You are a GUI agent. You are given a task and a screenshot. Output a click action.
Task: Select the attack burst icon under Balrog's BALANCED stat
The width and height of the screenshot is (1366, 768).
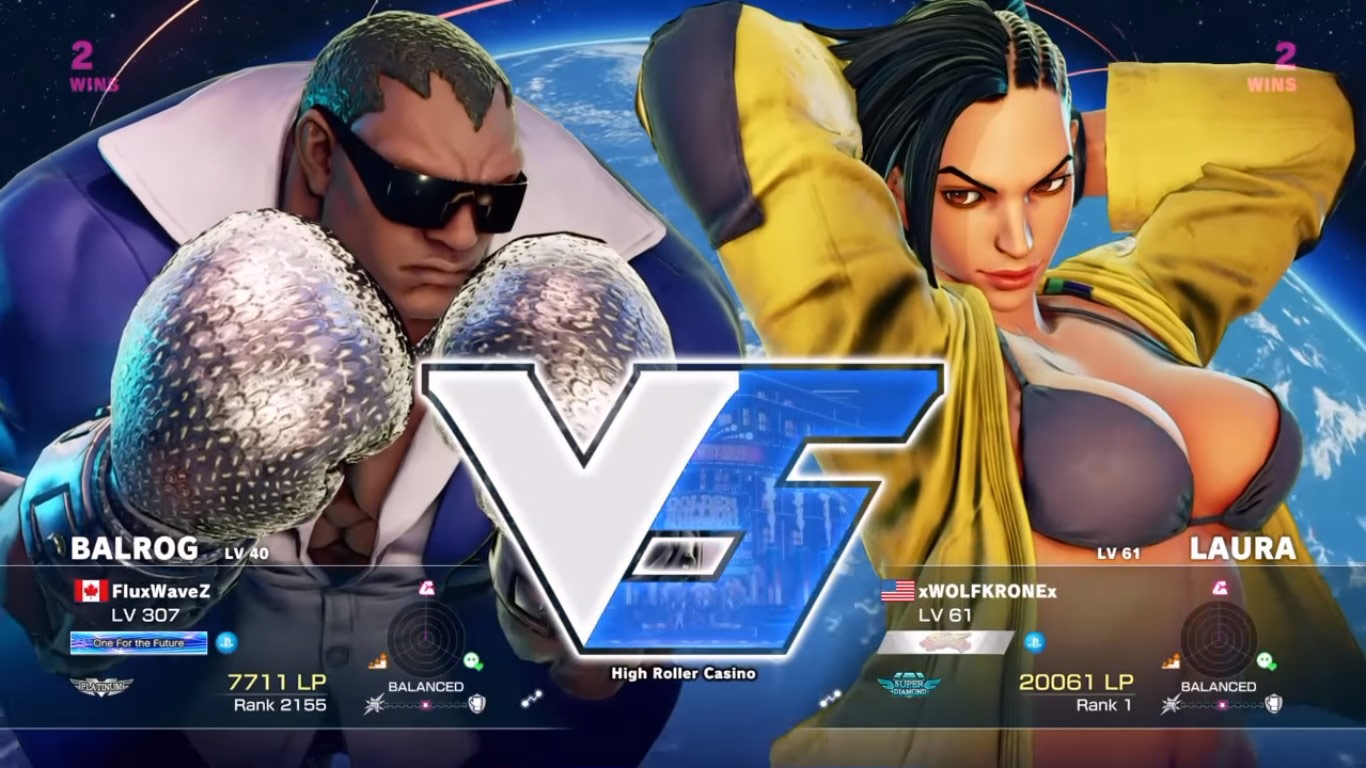374,703
